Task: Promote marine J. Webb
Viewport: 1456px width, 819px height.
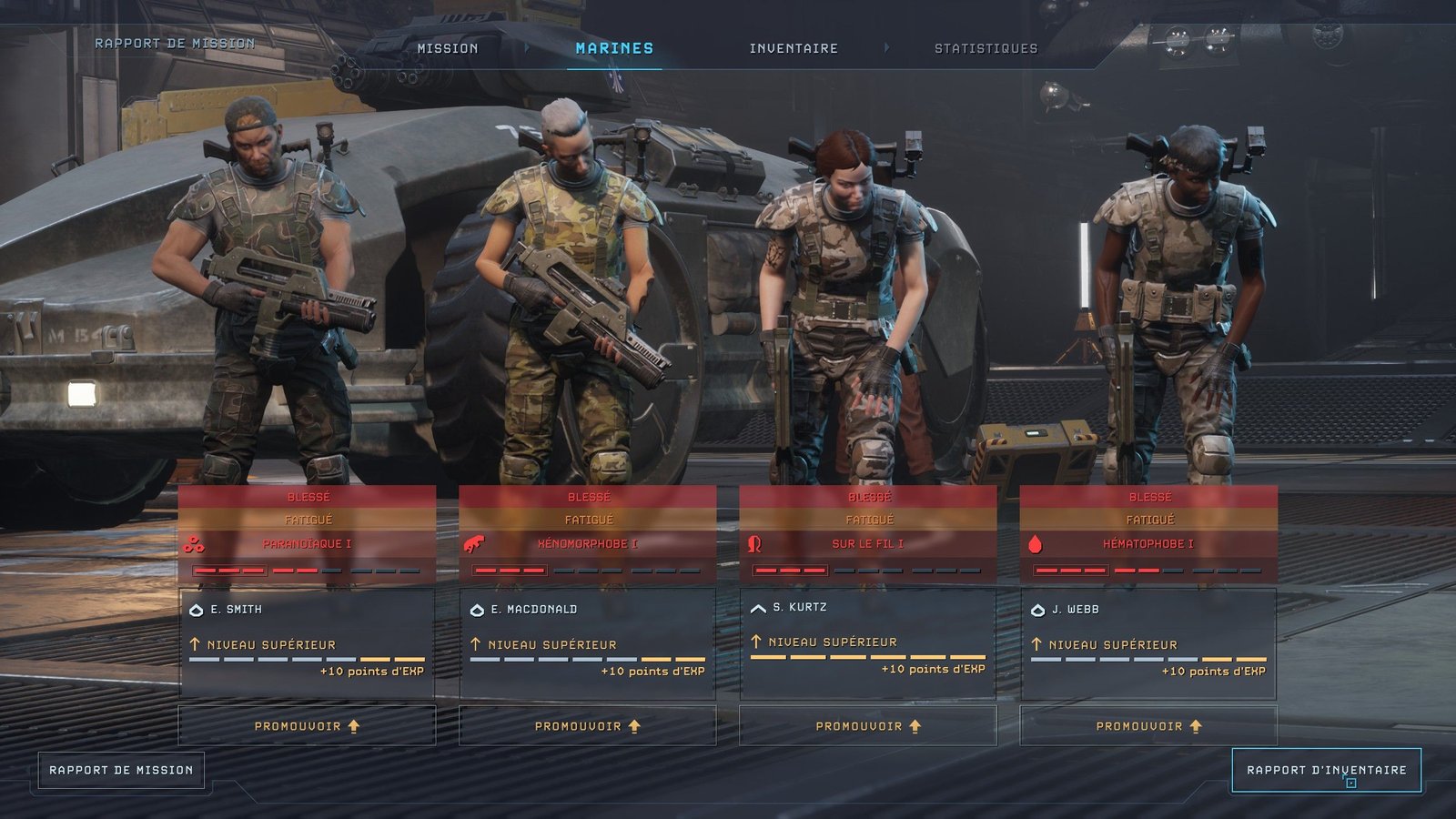Action: (1148, 726)
